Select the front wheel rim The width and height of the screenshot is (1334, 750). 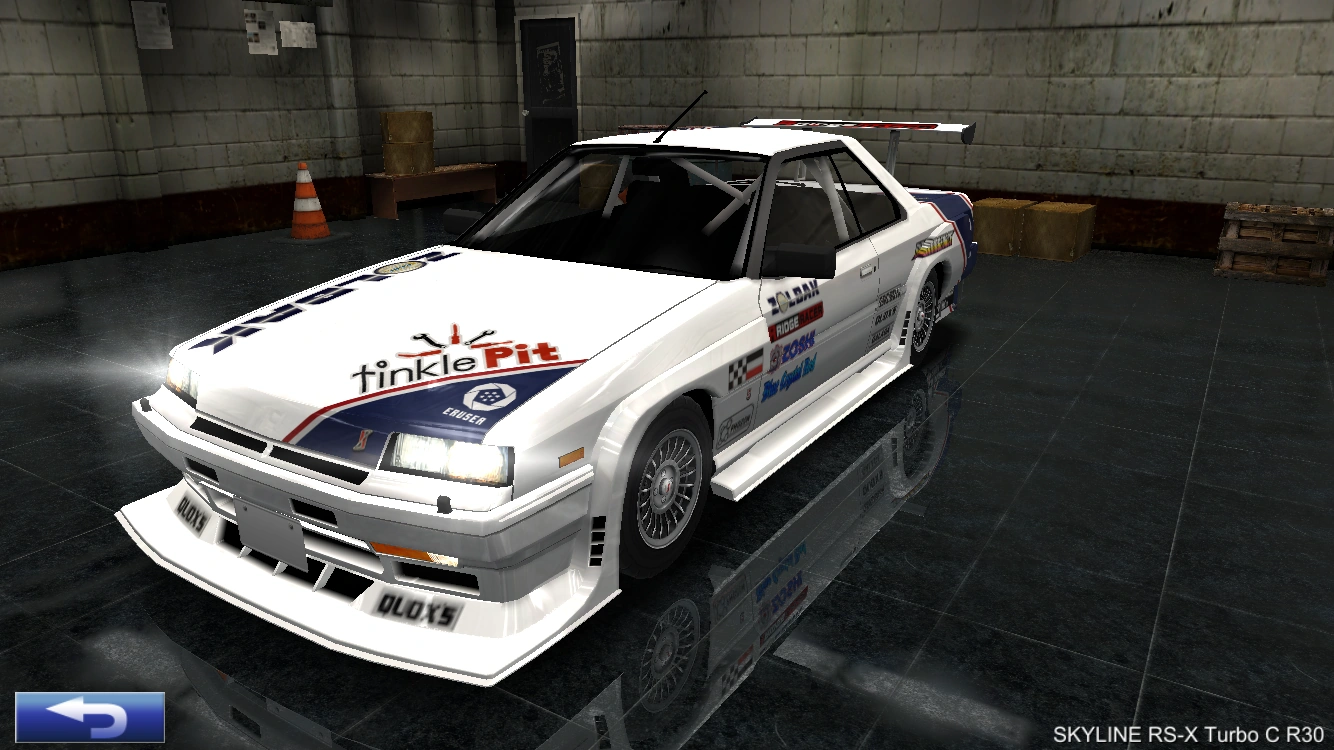[665, 487]
